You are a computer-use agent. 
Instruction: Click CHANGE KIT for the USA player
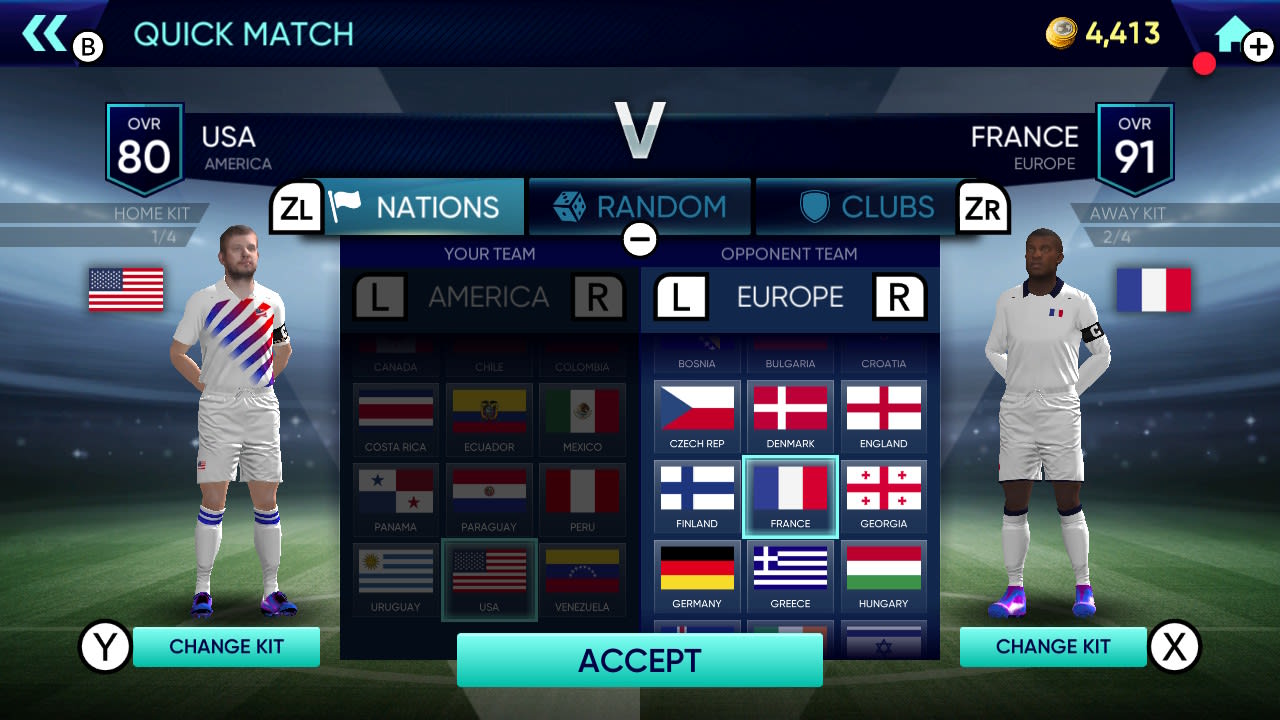point(226,646)
